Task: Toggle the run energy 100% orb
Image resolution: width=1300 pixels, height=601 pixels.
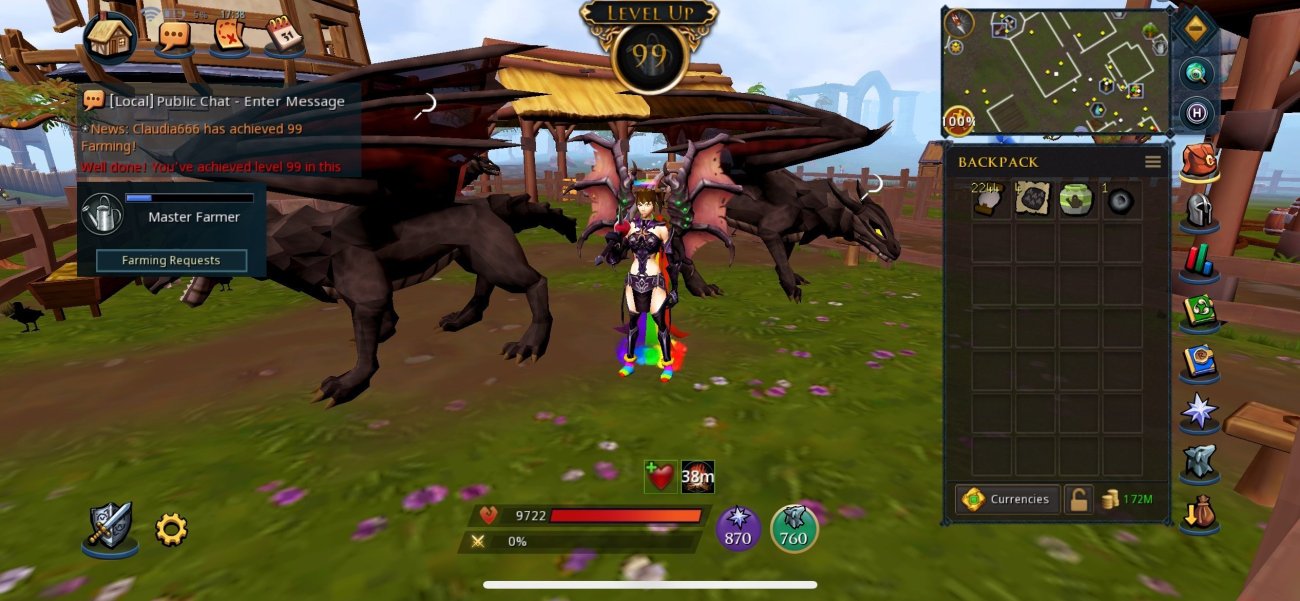Action: pos(959,122)
